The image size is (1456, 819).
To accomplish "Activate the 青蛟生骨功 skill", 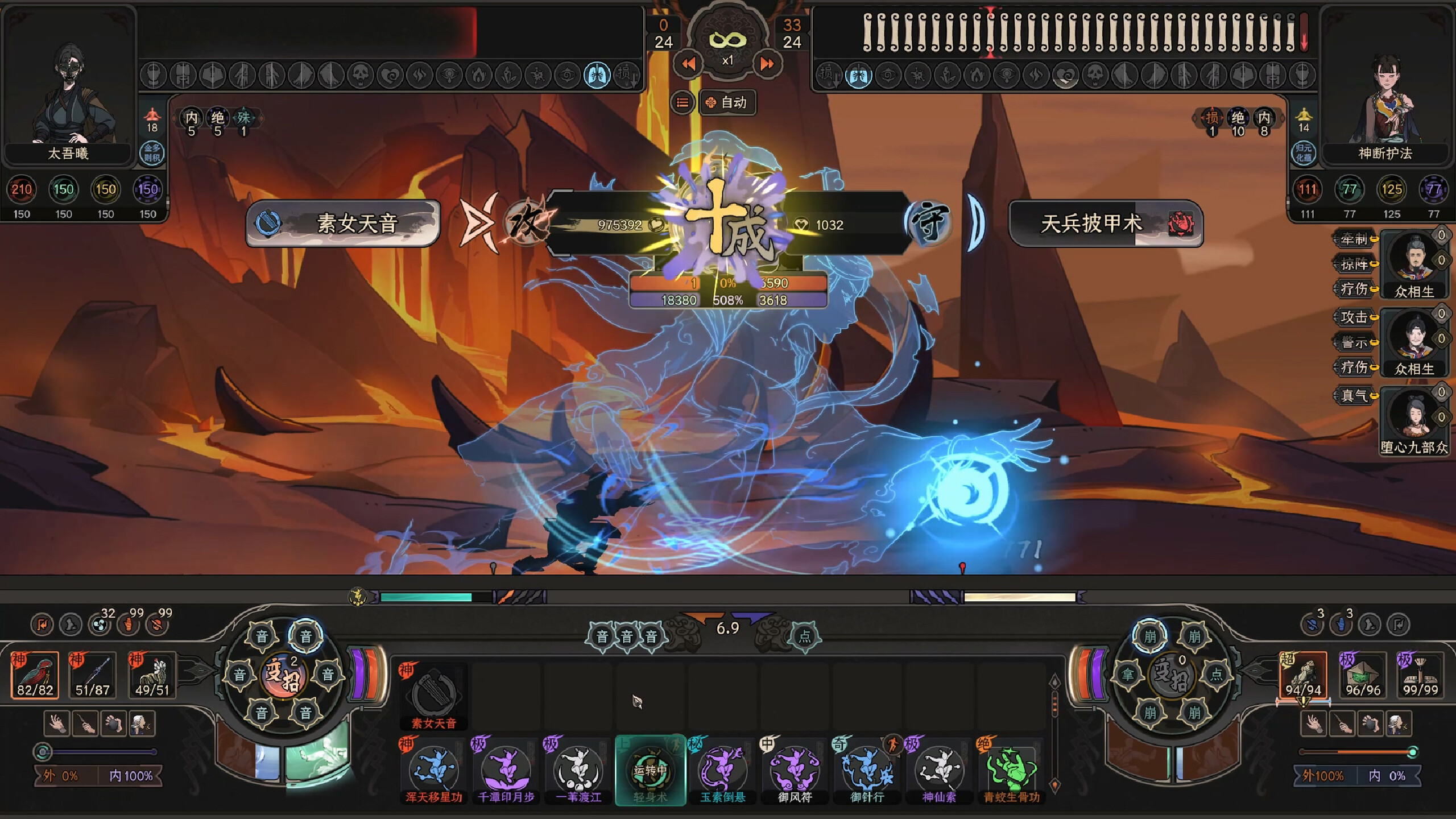I will click(x=1011, y=770).
